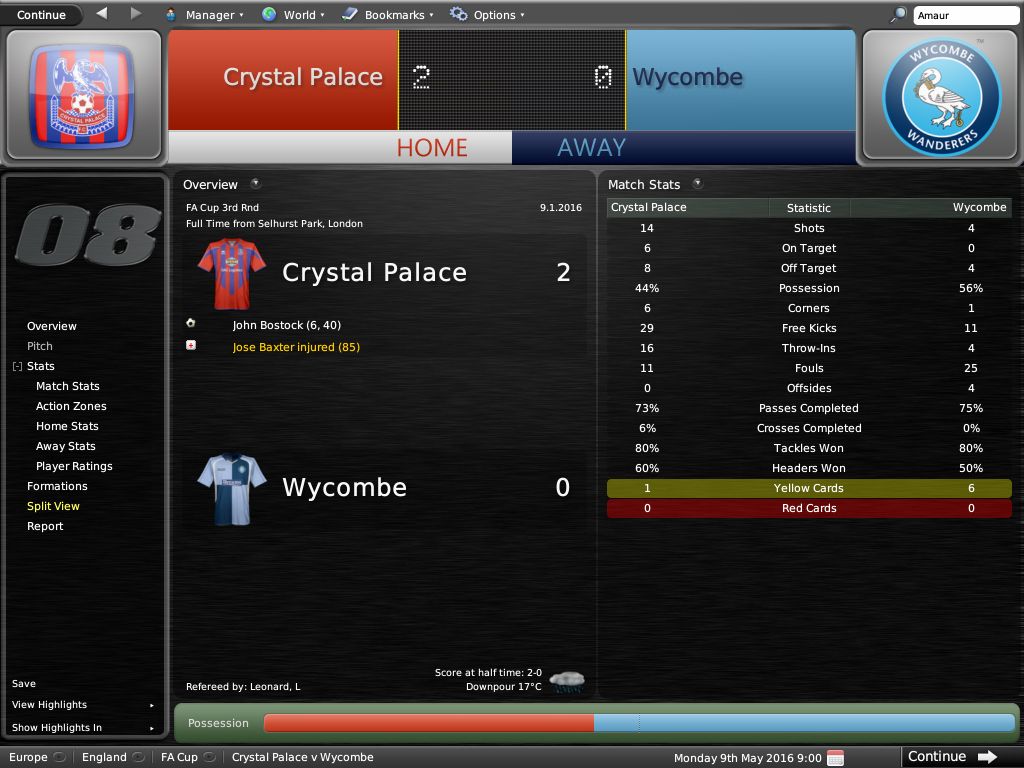The width and height of the screenshot is (1024, 768).
Task: Open the match Report
Action: coord(45,526)
